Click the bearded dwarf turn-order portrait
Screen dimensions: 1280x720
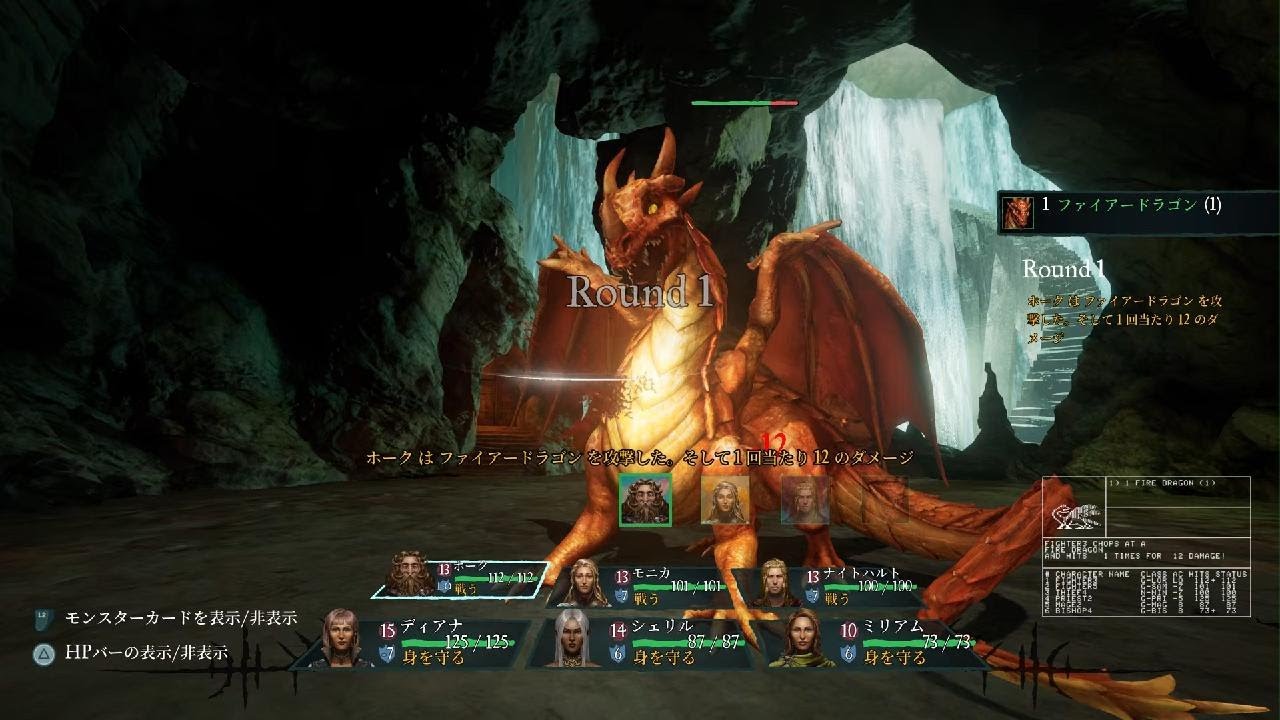pyautogui.click(x=645, y=499)
